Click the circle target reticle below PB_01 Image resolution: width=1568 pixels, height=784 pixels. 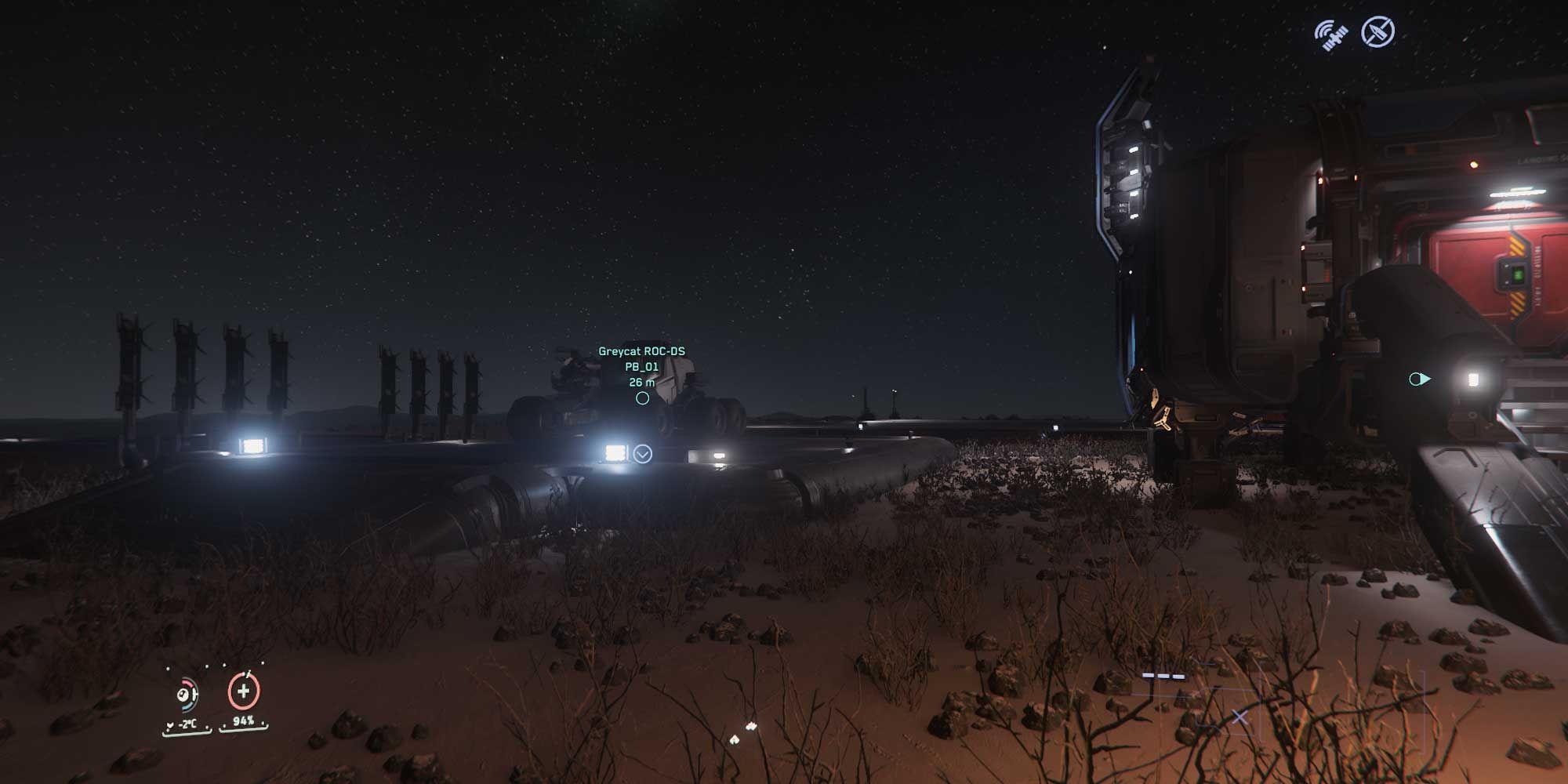pyautogui.click(x=643, y=398)
